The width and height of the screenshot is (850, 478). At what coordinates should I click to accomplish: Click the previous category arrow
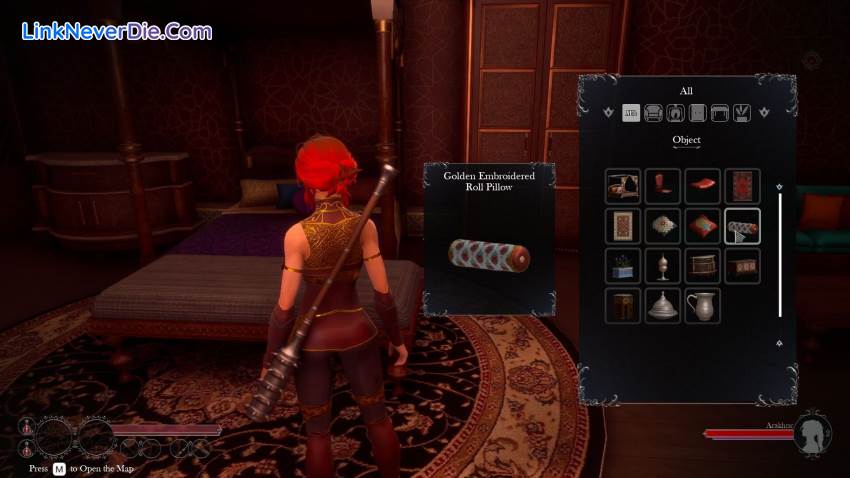click(608, 112)
